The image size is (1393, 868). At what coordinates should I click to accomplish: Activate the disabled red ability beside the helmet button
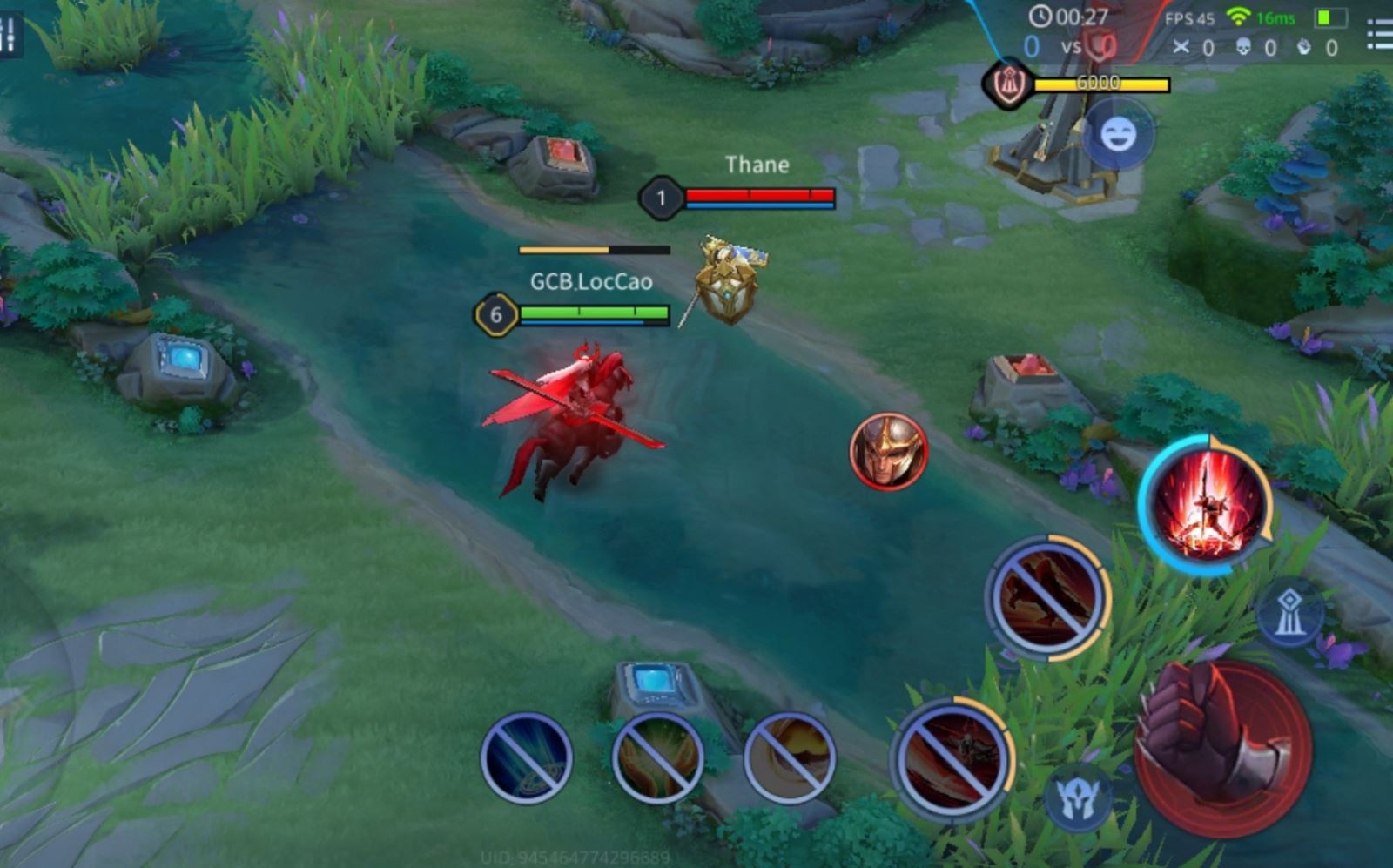coord(952,757)
